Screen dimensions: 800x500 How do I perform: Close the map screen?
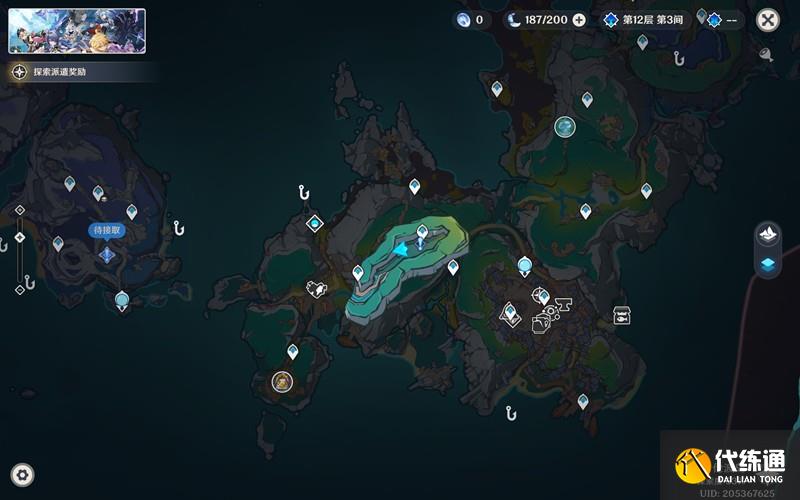pos(767,20)
